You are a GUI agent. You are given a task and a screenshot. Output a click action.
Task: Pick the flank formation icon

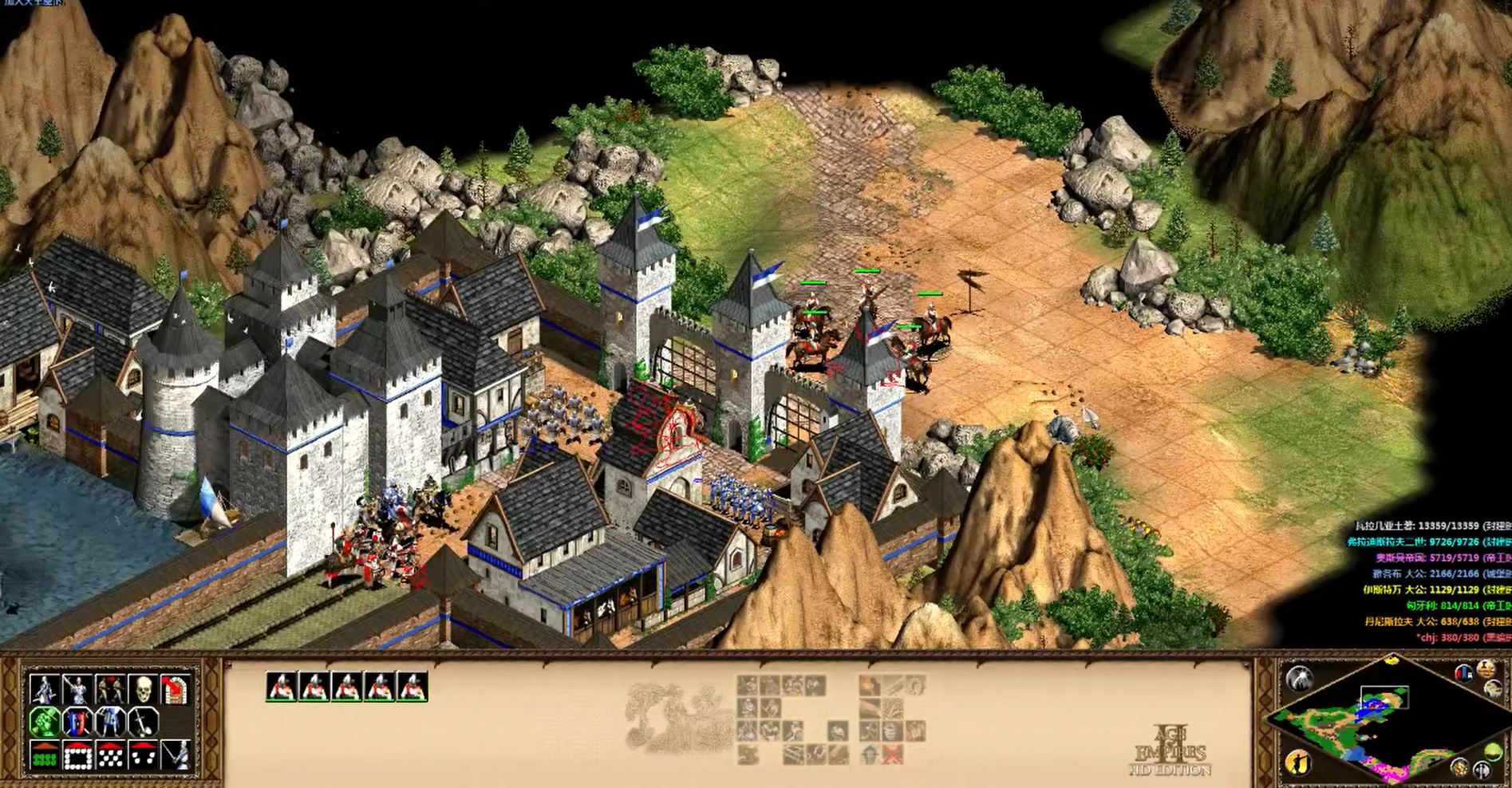pyautogui.click(x=144, y=755)
